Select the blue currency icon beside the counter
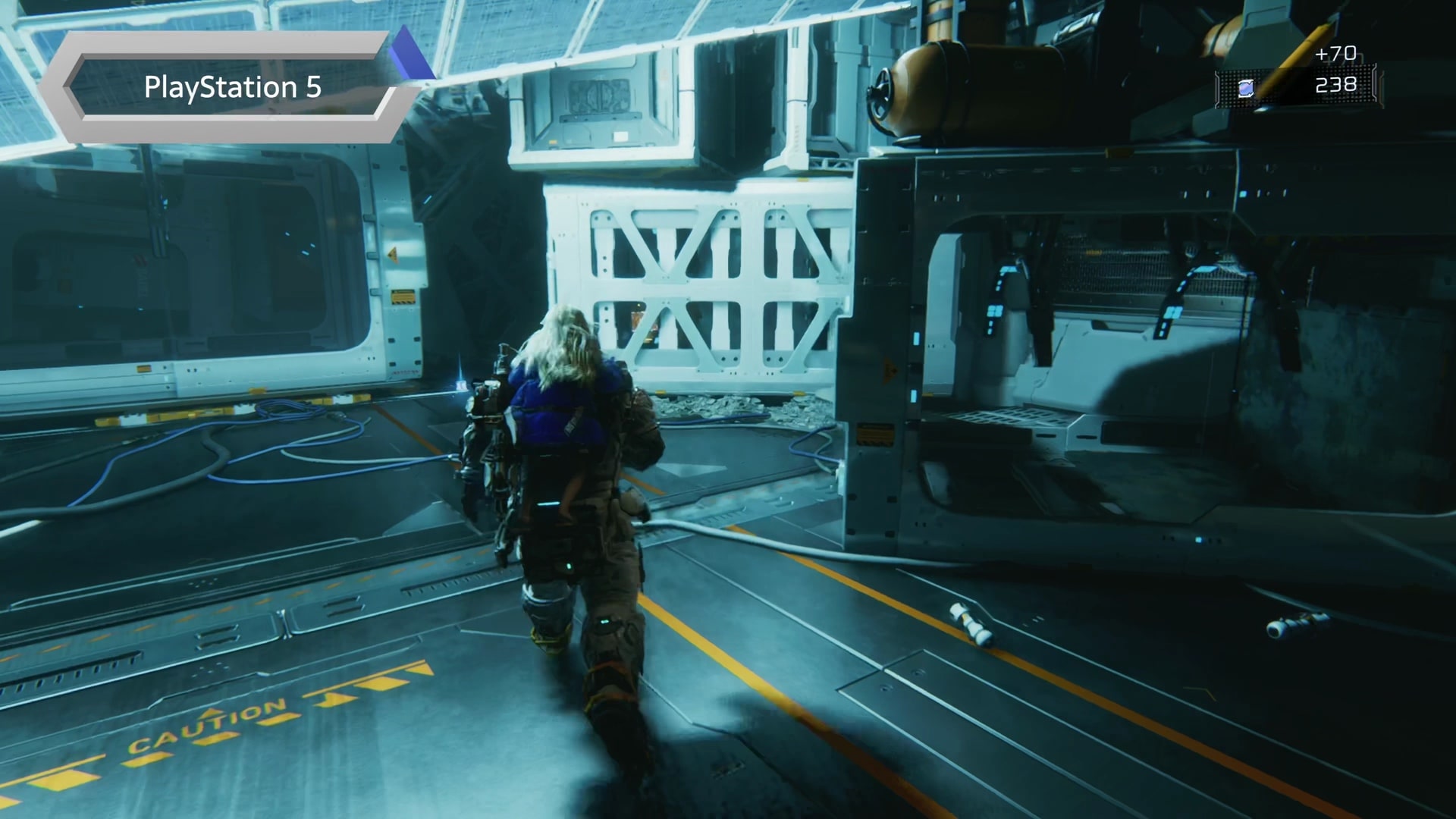Viewport: 1456px width, 819px height. pos(1245,89)
